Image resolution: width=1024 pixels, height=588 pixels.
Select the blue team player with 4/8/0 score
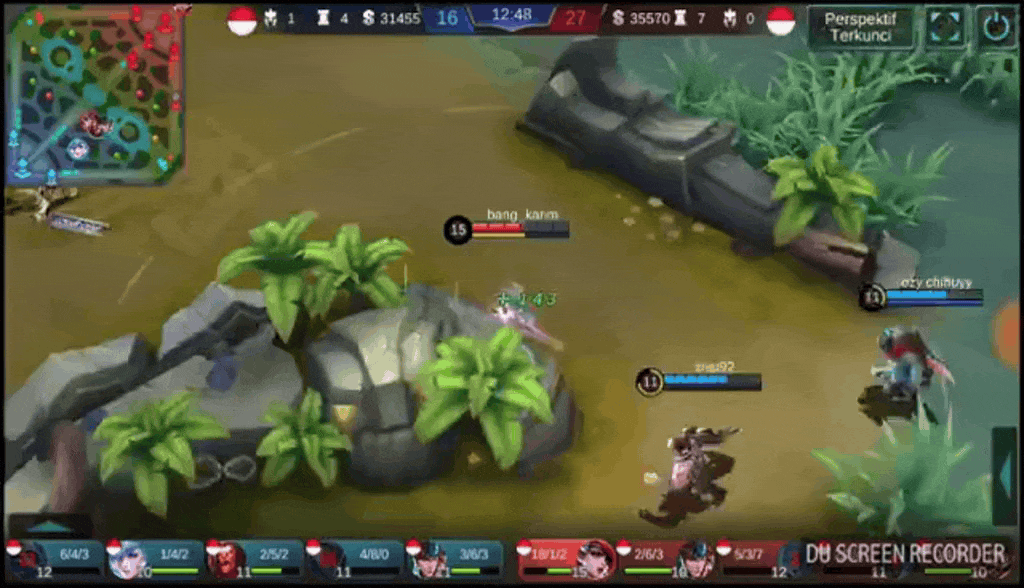coord(354,559)
